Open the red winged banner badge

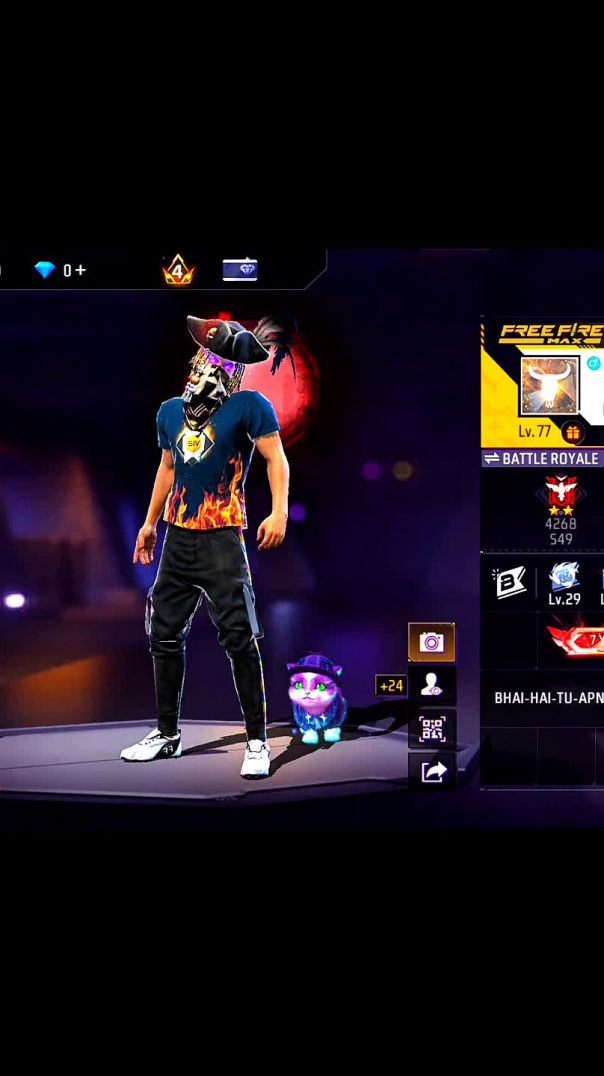(576, 638)
